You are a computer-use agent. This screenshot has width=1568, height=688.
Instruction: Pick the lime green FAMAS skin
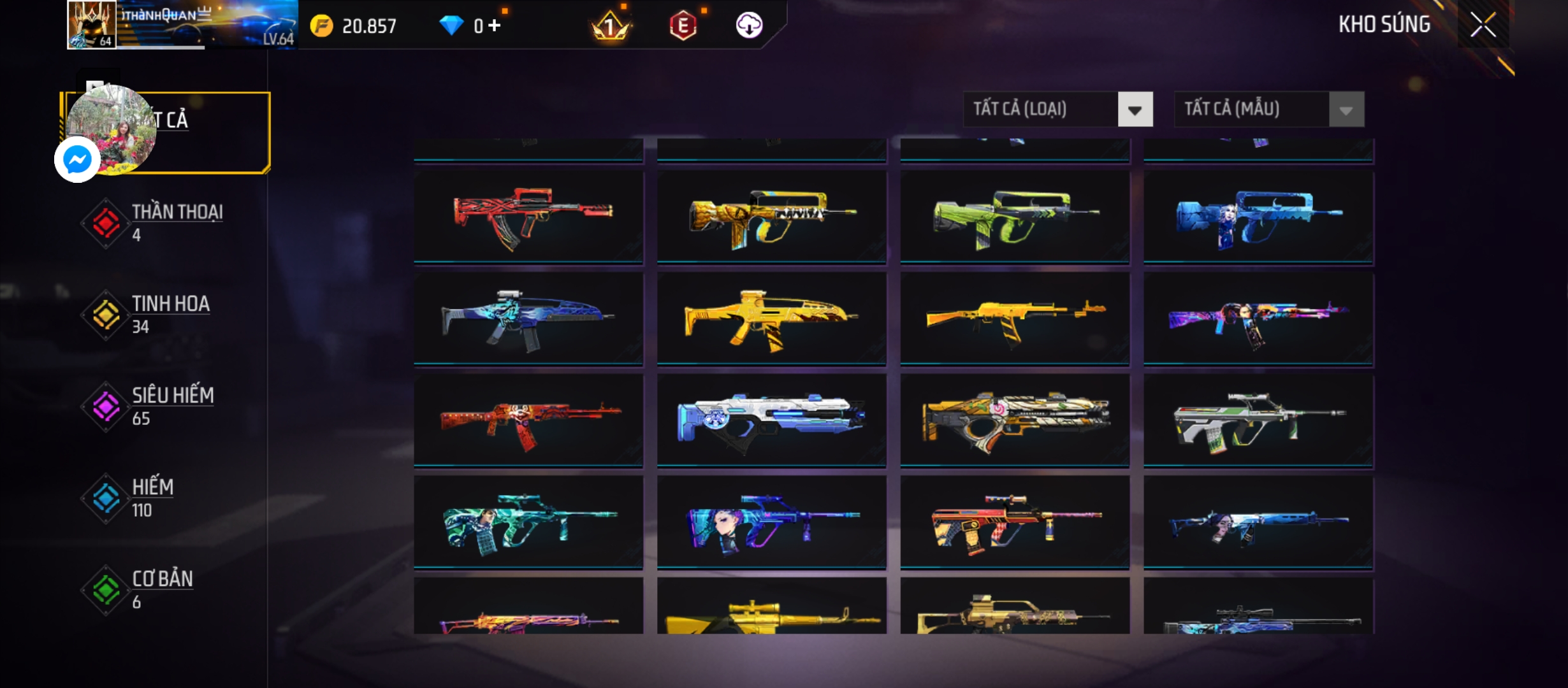tap(1015, 217)
